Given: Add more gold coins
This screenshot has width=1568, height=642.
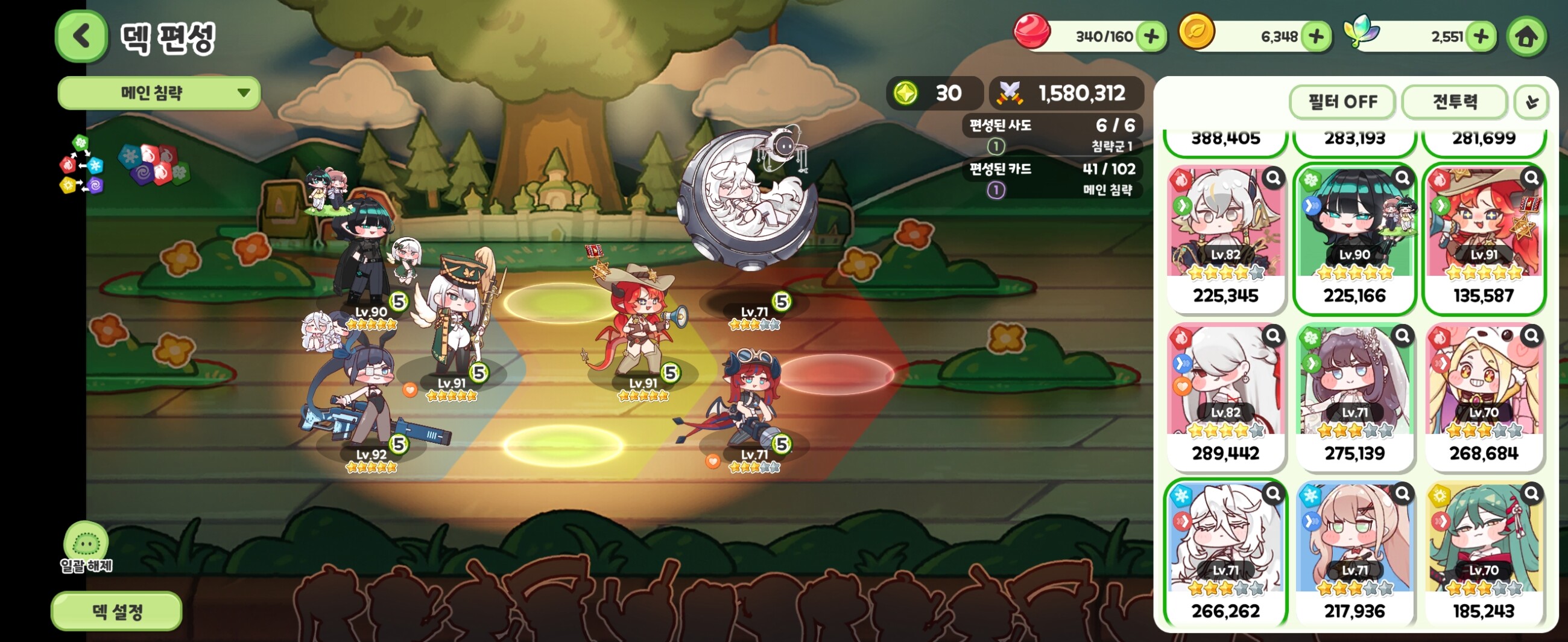Looking at the screenshot, I should point(1315,37).
